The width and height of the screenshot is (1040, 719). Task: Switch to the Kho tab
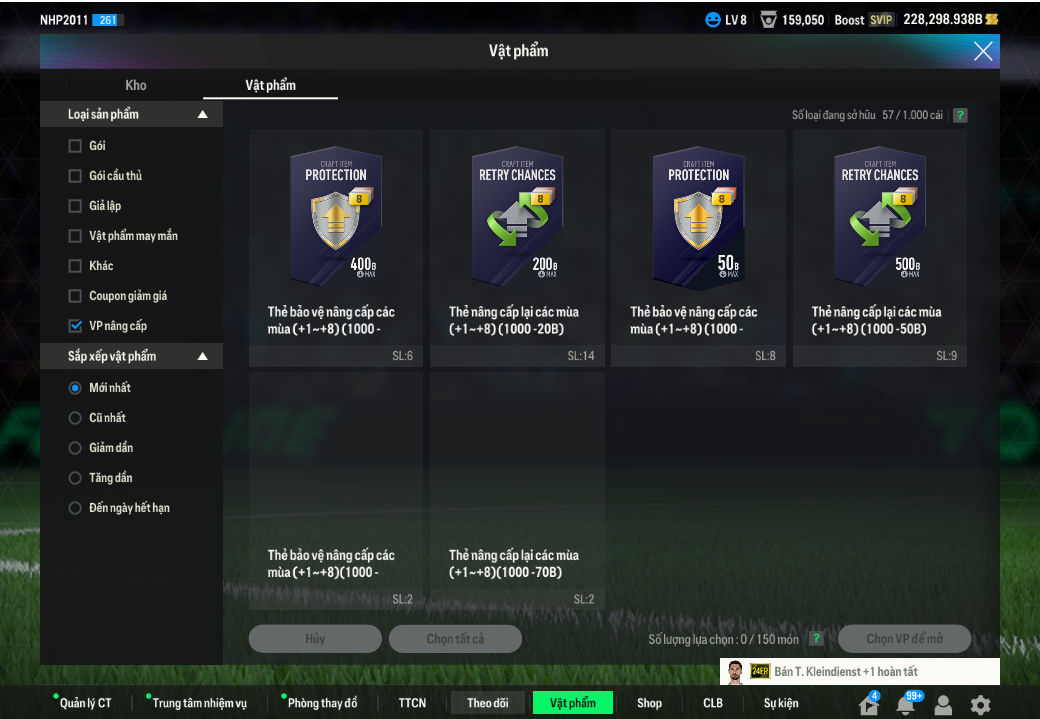point(136,85)
